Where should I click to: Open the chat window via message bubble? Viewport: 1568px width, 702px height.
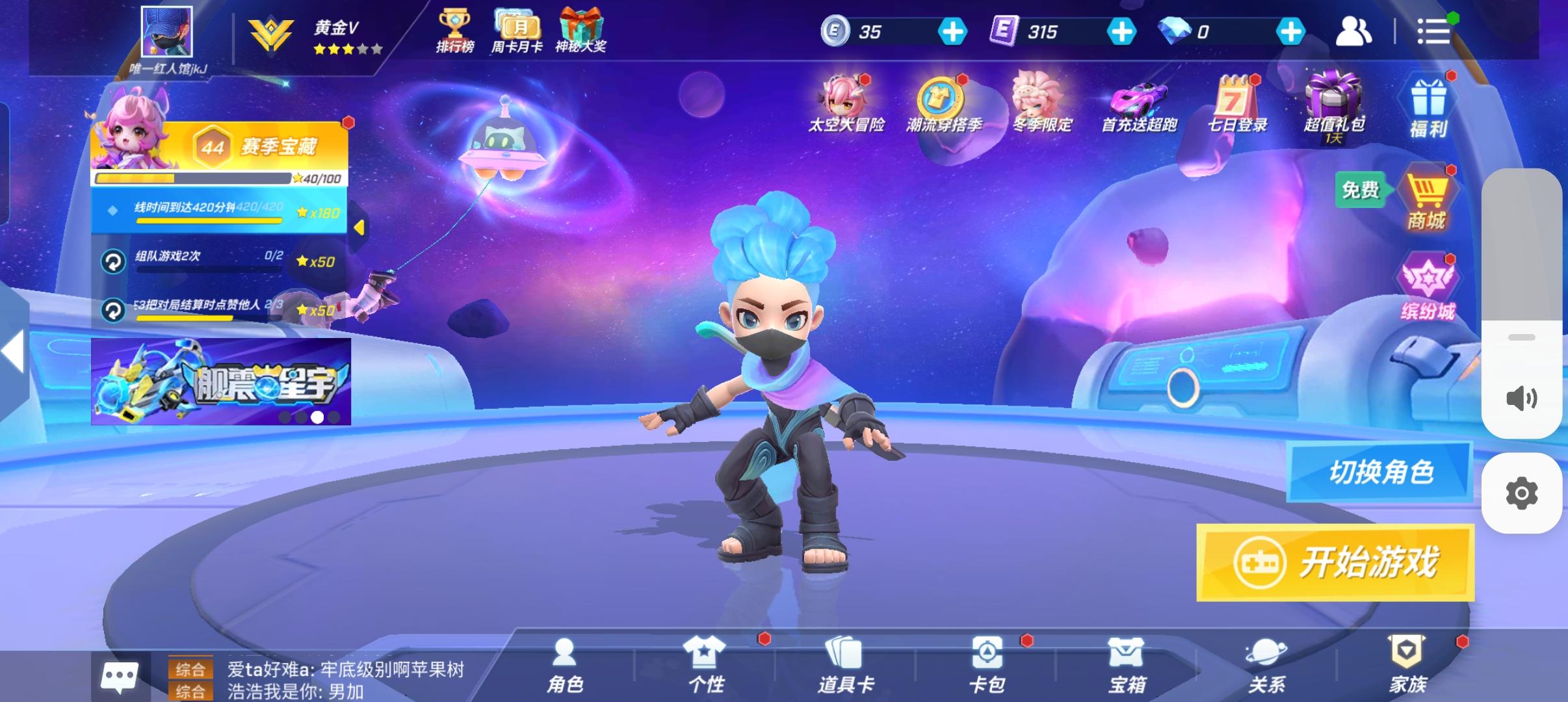click(120, 676)
